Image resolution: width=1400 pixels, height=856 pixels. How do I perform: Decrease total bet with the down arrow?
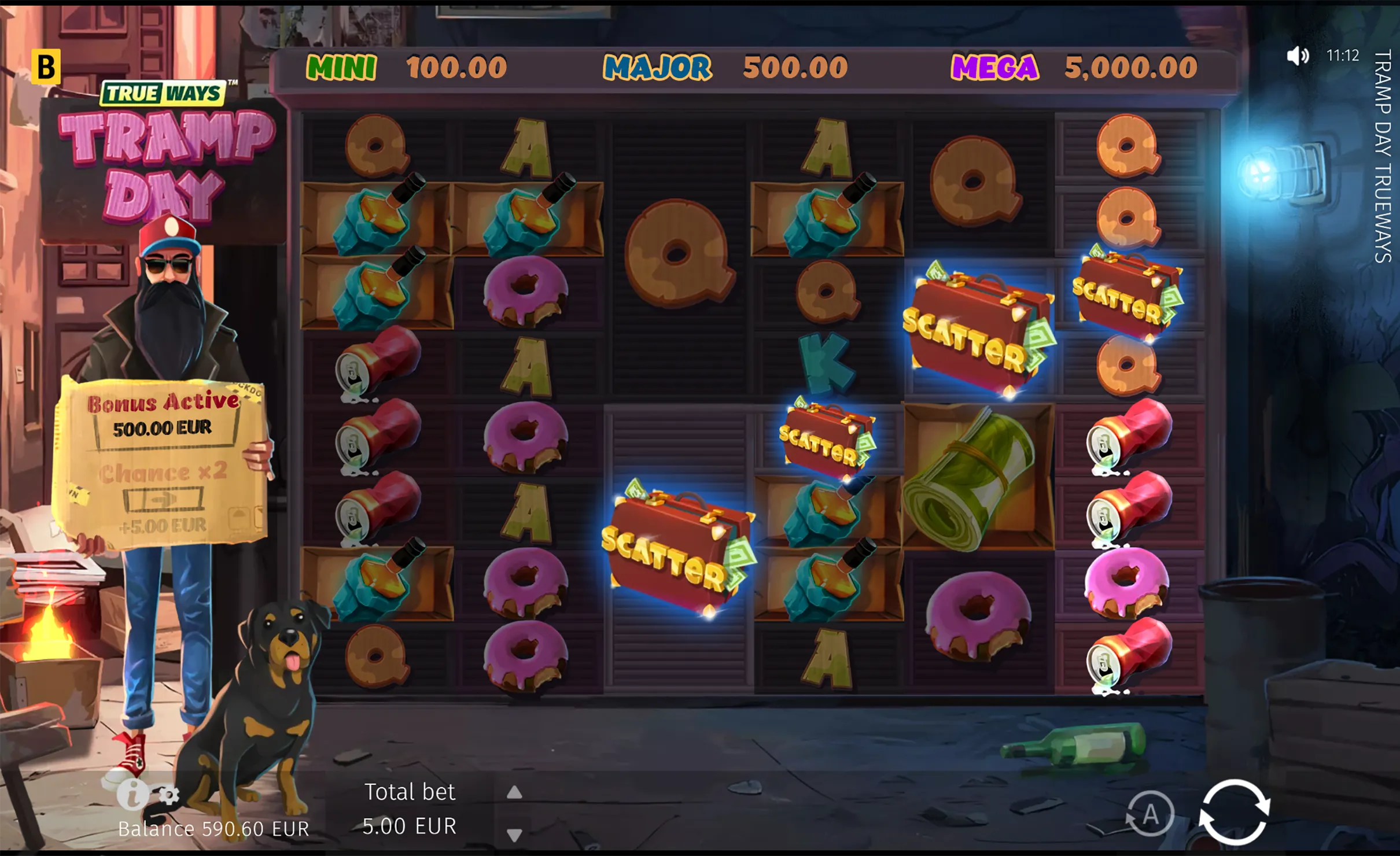point(514,834)
